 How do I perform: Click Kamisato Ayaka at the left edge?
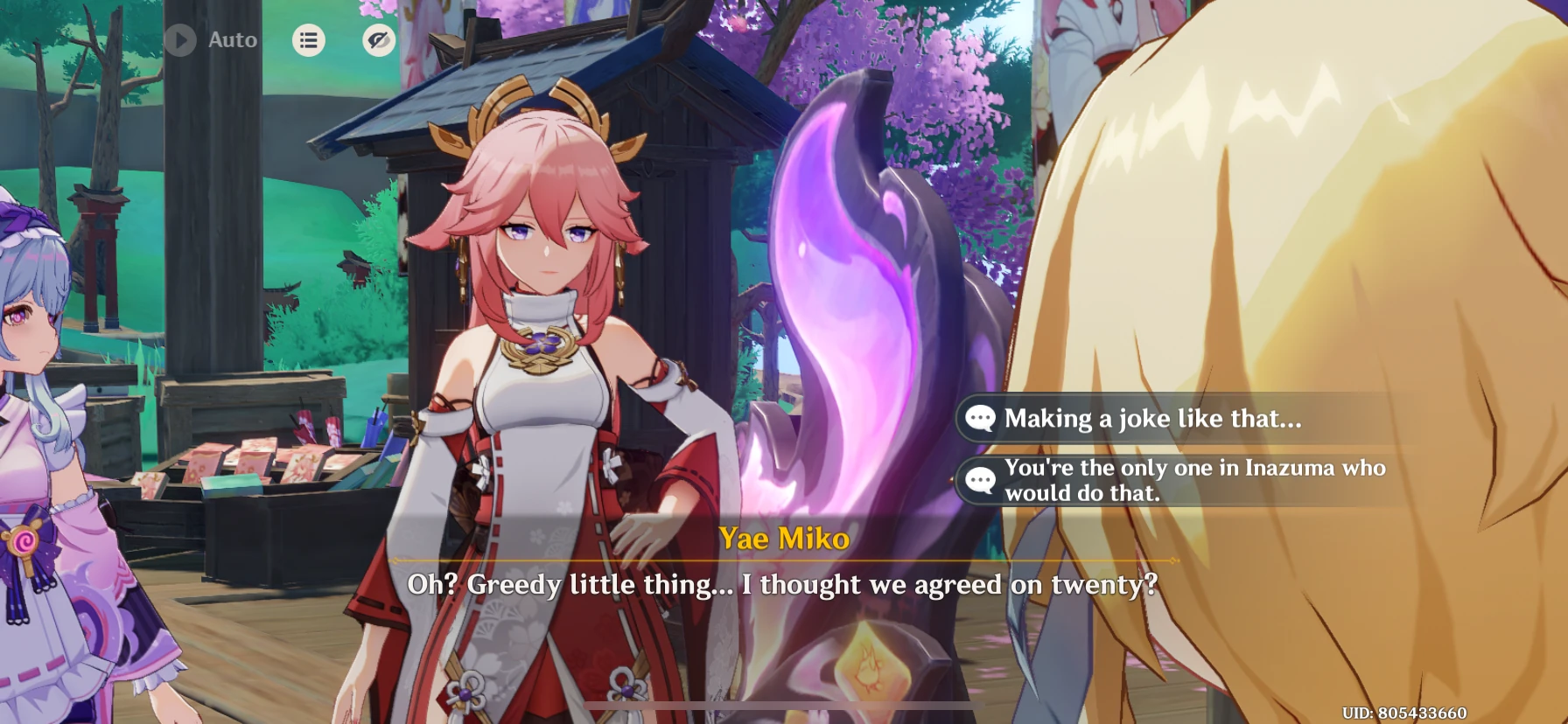[52, 393]
